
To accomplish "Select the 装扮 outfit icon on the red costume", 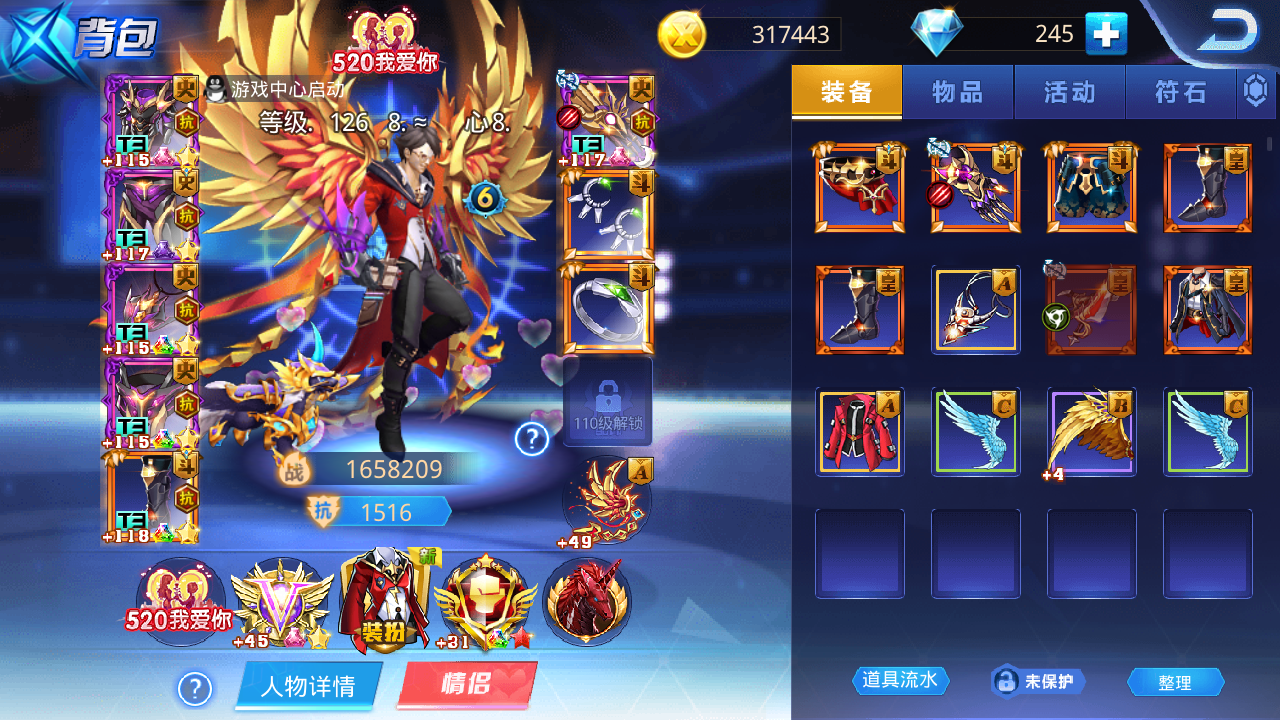I will point(385,600).
